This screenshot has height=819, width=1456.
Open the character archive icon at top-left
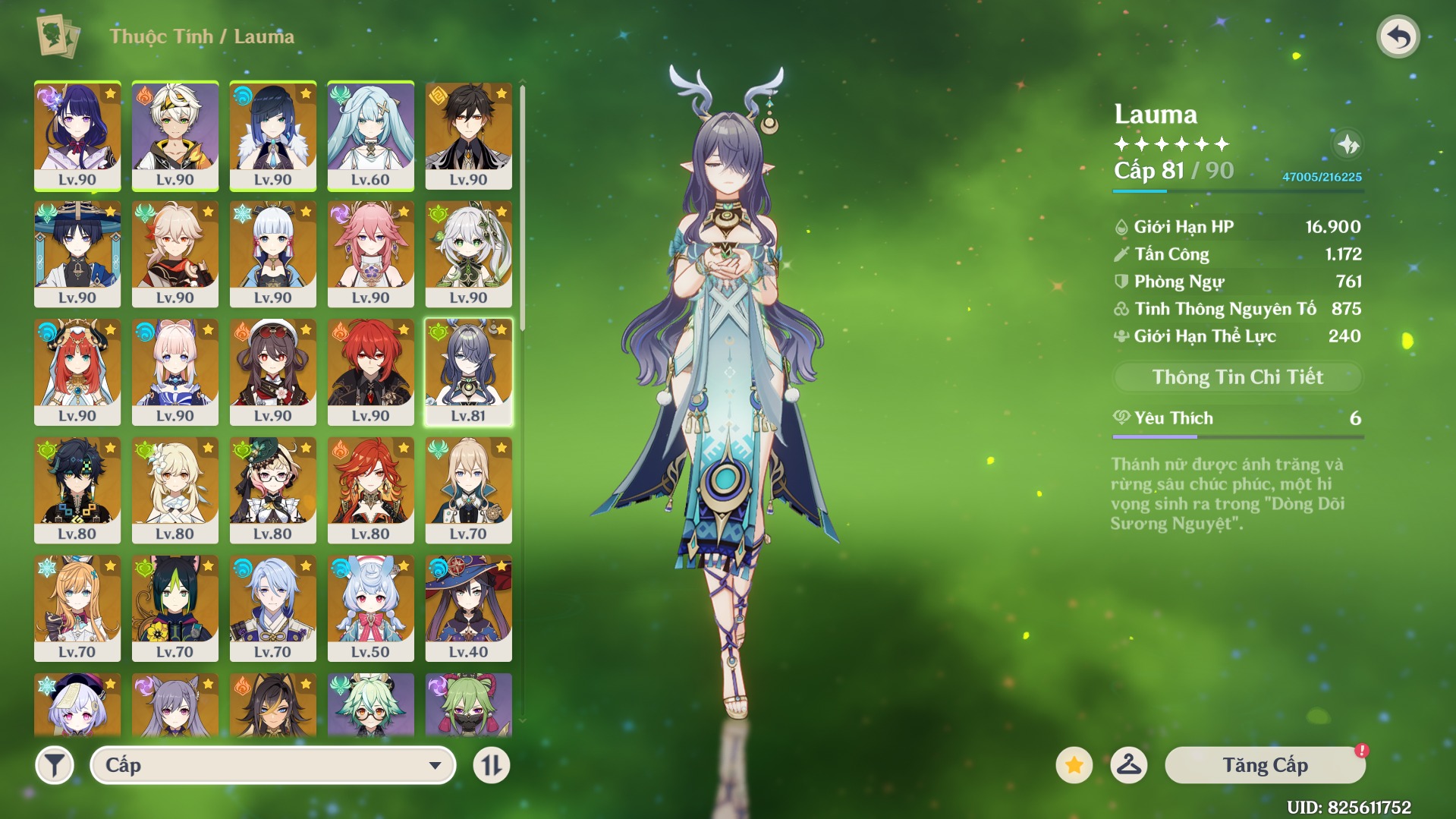pos(58,36)
